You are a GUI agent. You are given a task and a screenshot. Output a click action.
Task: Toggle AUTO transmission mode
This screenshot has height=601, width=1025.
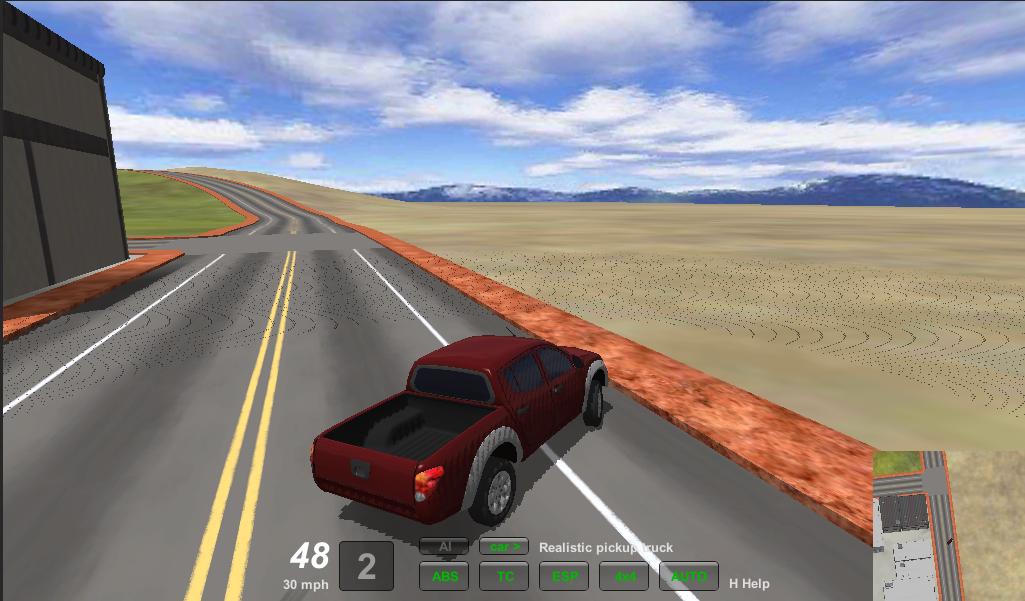[688, 576]
